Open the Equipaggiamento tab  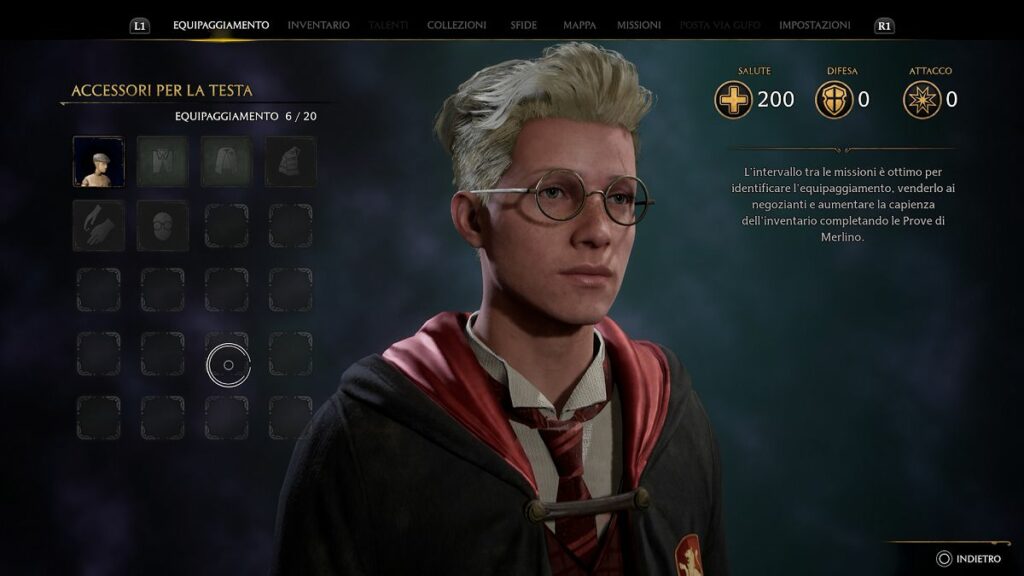[x=221, y=25]
